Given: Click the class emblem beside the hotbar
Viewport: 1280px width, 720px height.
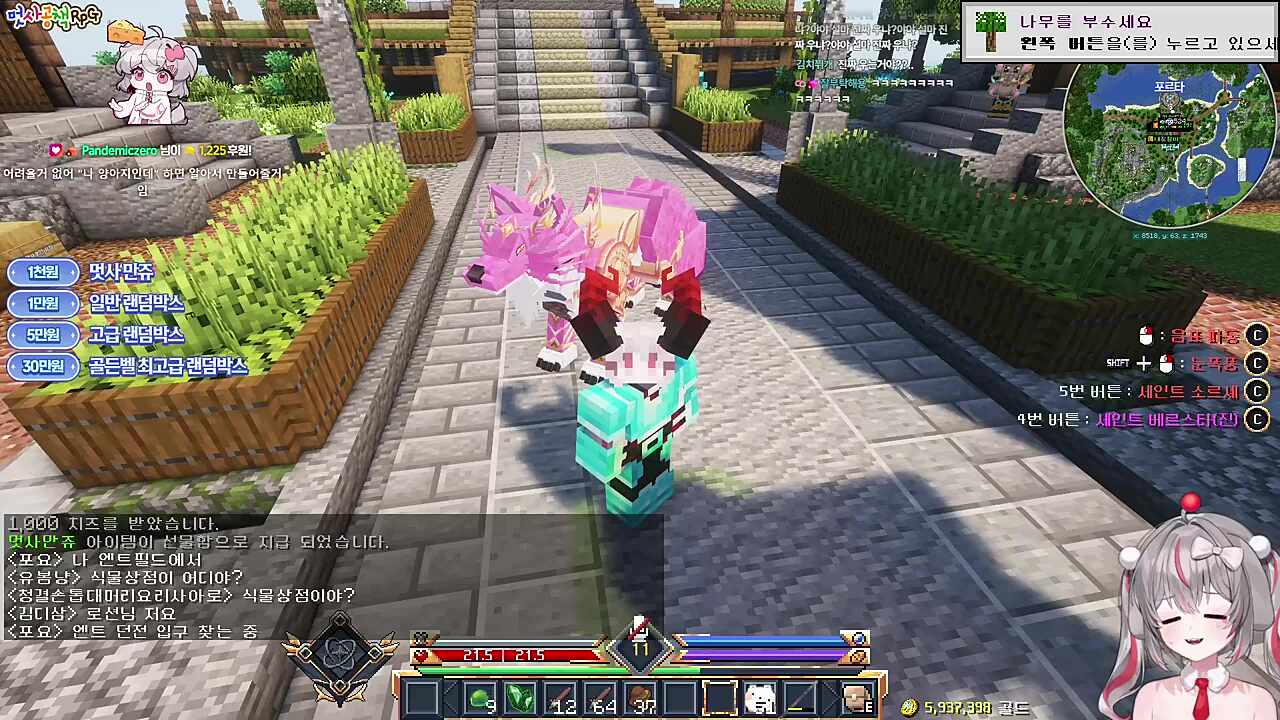Looking at the screenshot, I should [339, 658].
